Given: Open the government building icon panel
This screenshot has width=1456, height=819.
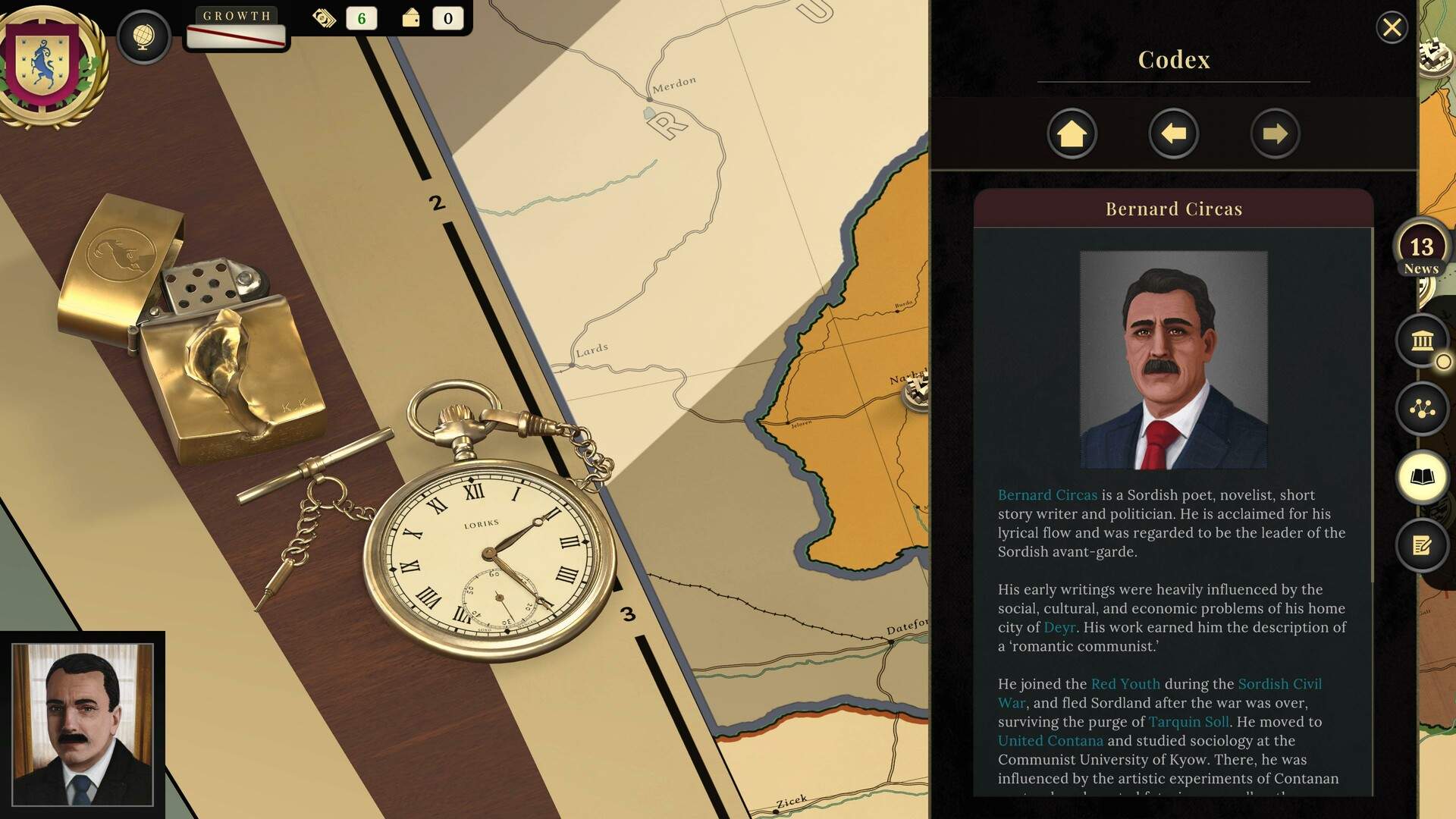Looking at the screenshot, I should 1422,340.
